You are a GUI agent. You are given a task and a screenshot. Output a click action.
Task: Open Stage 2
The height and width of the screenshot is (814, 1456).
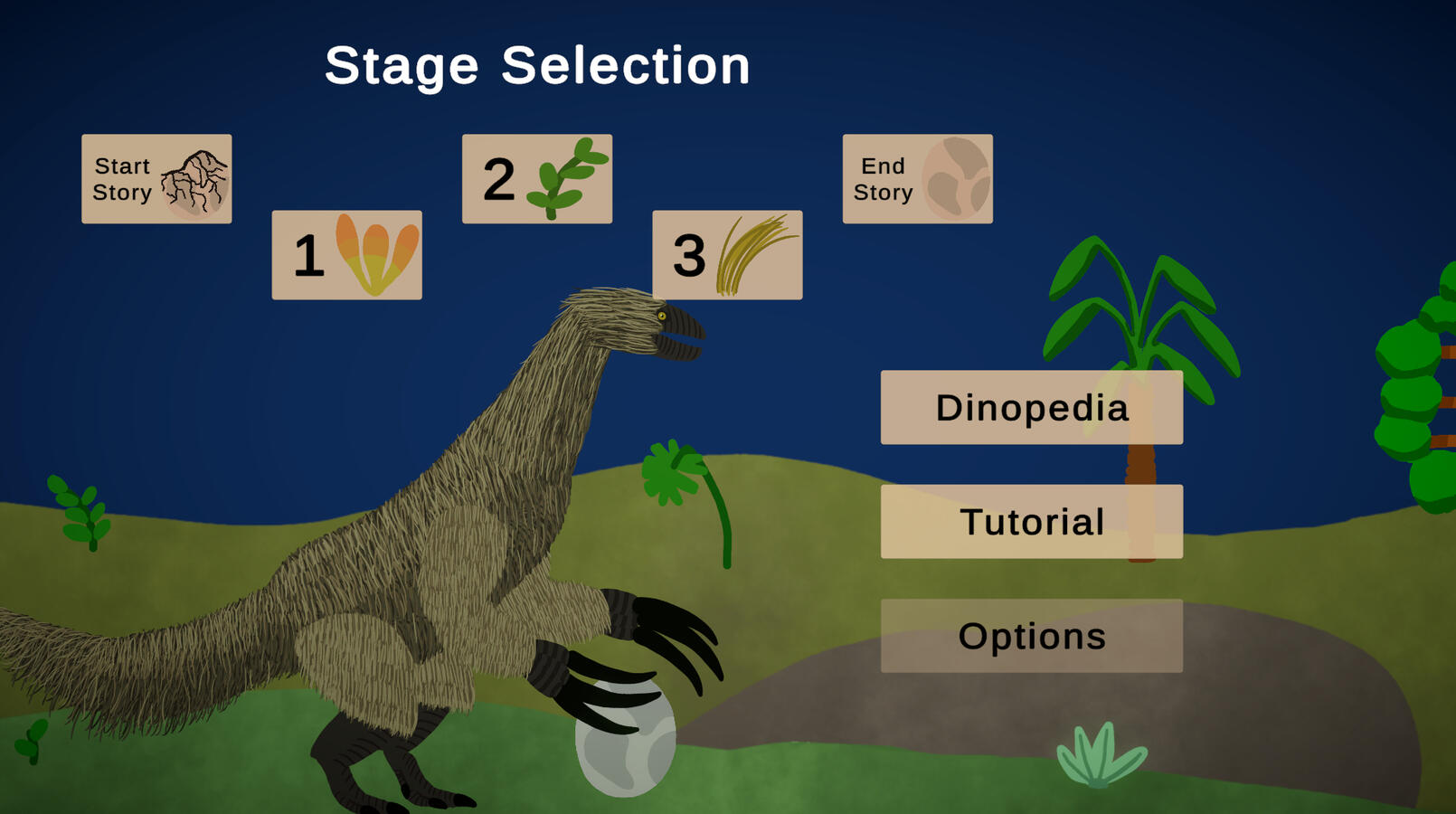click(x=536, y=178)
